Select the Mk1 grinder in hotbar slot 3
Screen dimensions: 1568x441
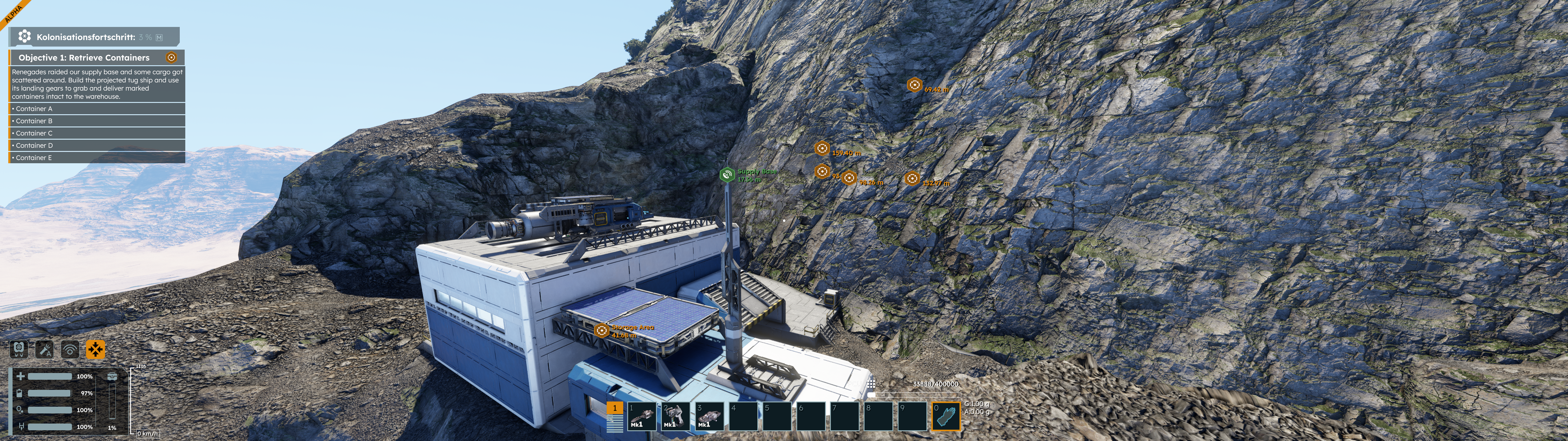[x=709, y=417]
